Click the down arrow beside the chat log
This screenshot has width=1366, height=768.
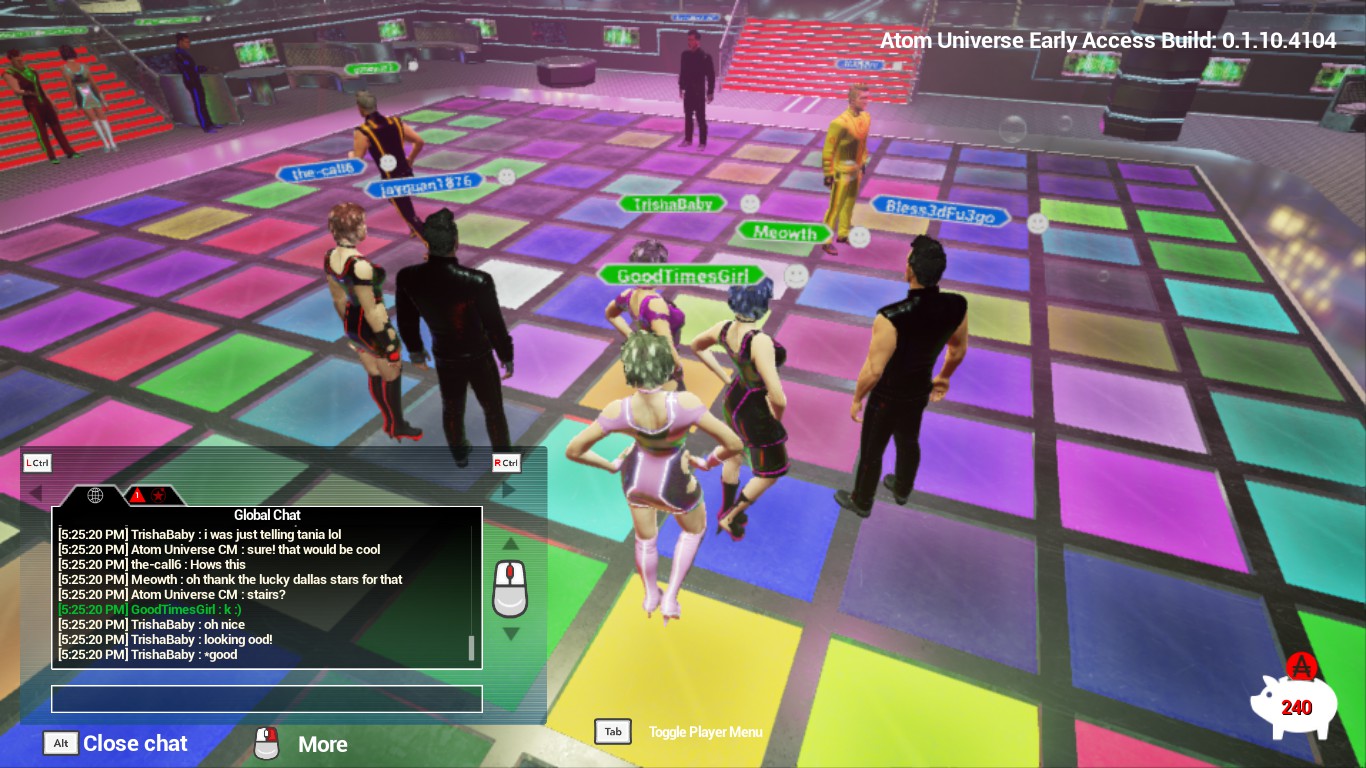click(510, 633)
